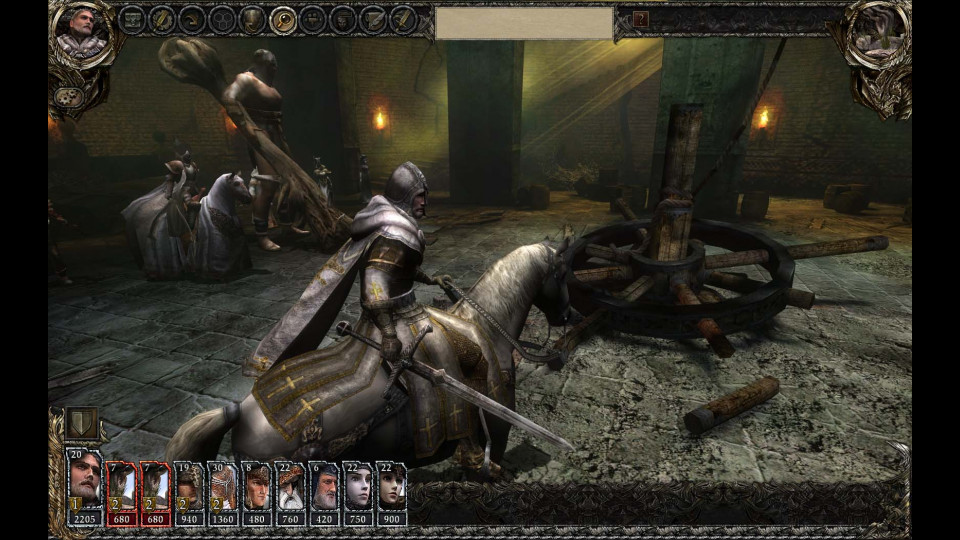Activate the defend shield button above the party bar
960x540 pixels.
(81, 421)
